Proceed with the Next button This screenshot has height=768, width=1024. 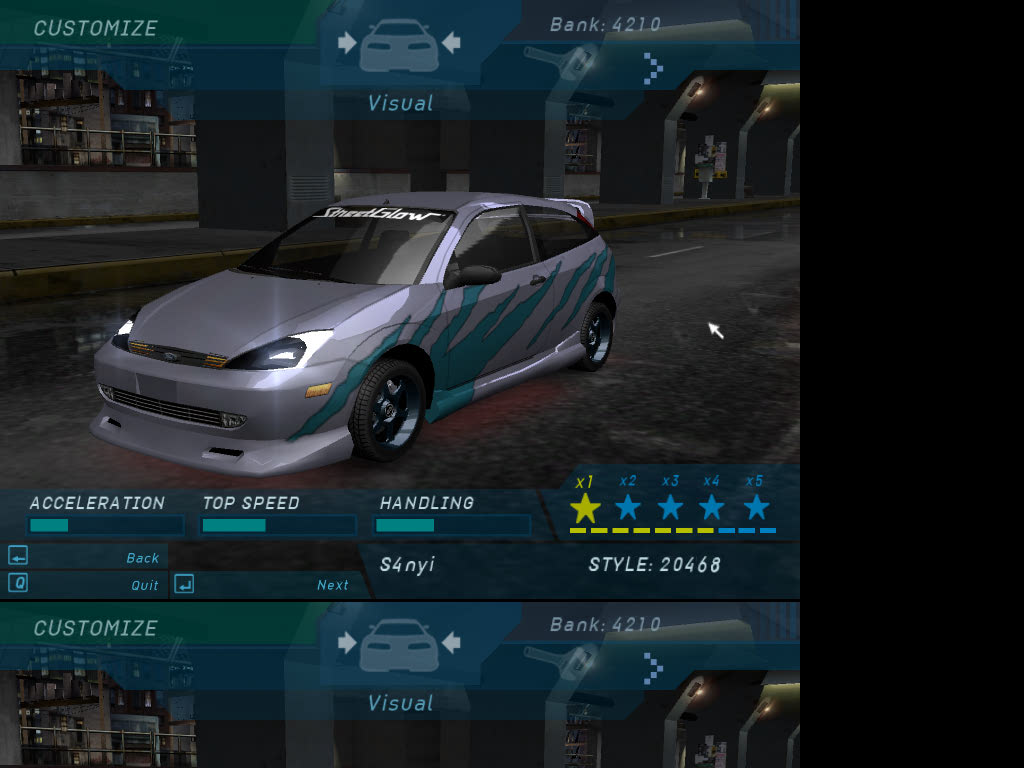click(x=332, y=585)
